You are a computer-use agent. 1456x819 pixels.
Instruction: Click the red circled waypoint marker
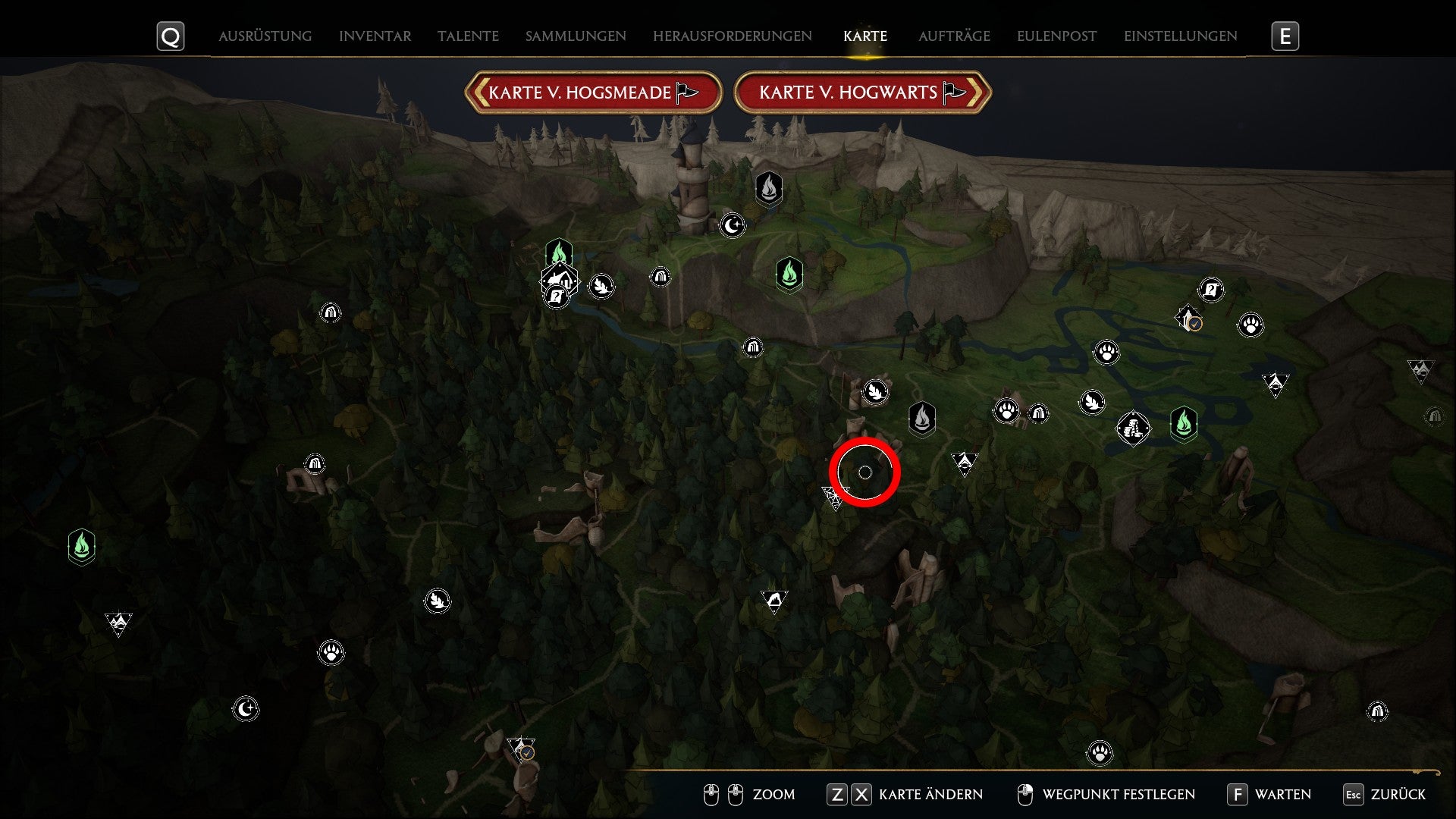pos(866,472)
